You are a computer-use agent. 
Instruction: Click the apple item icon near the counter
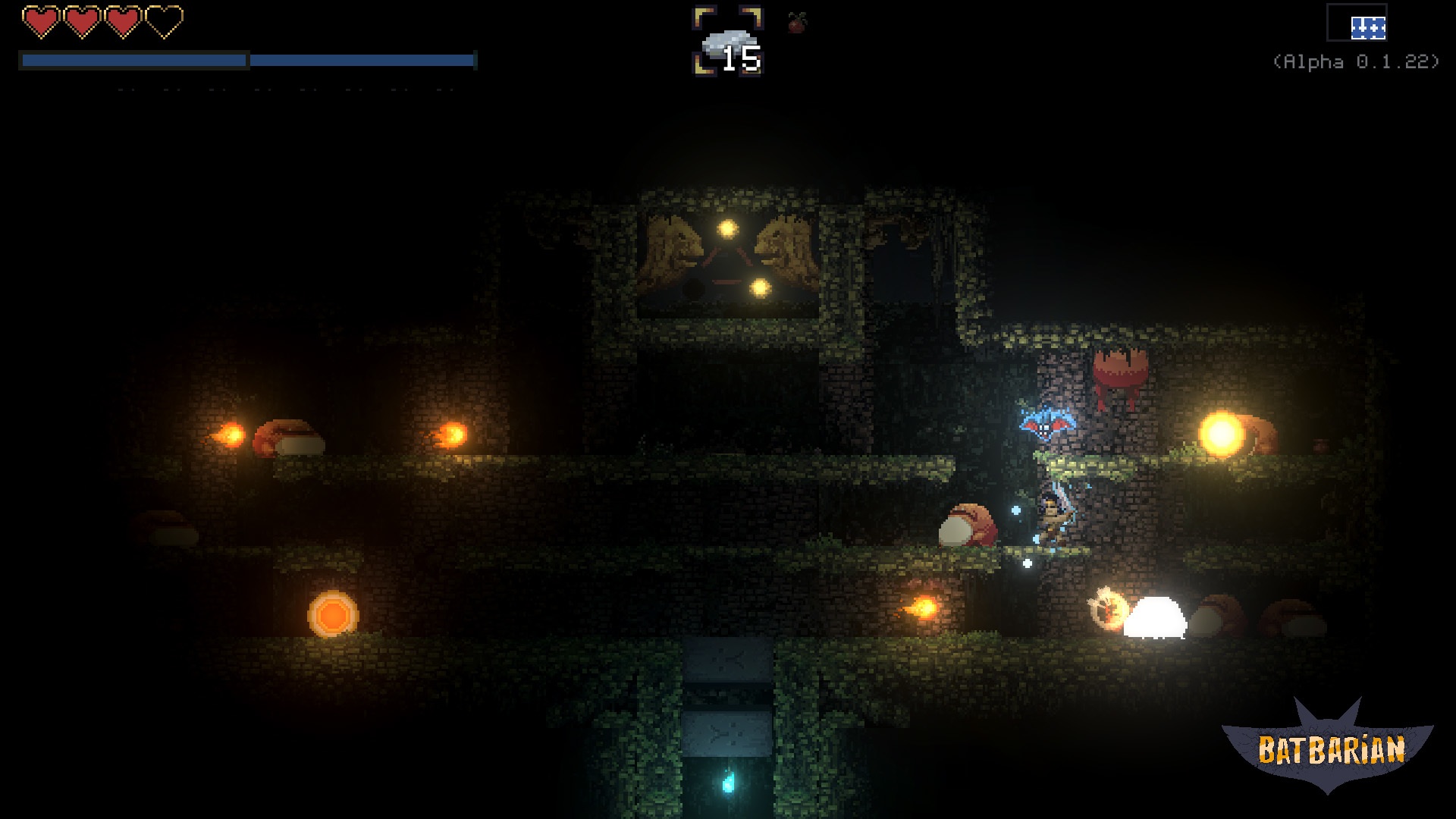tap(797, 23)
